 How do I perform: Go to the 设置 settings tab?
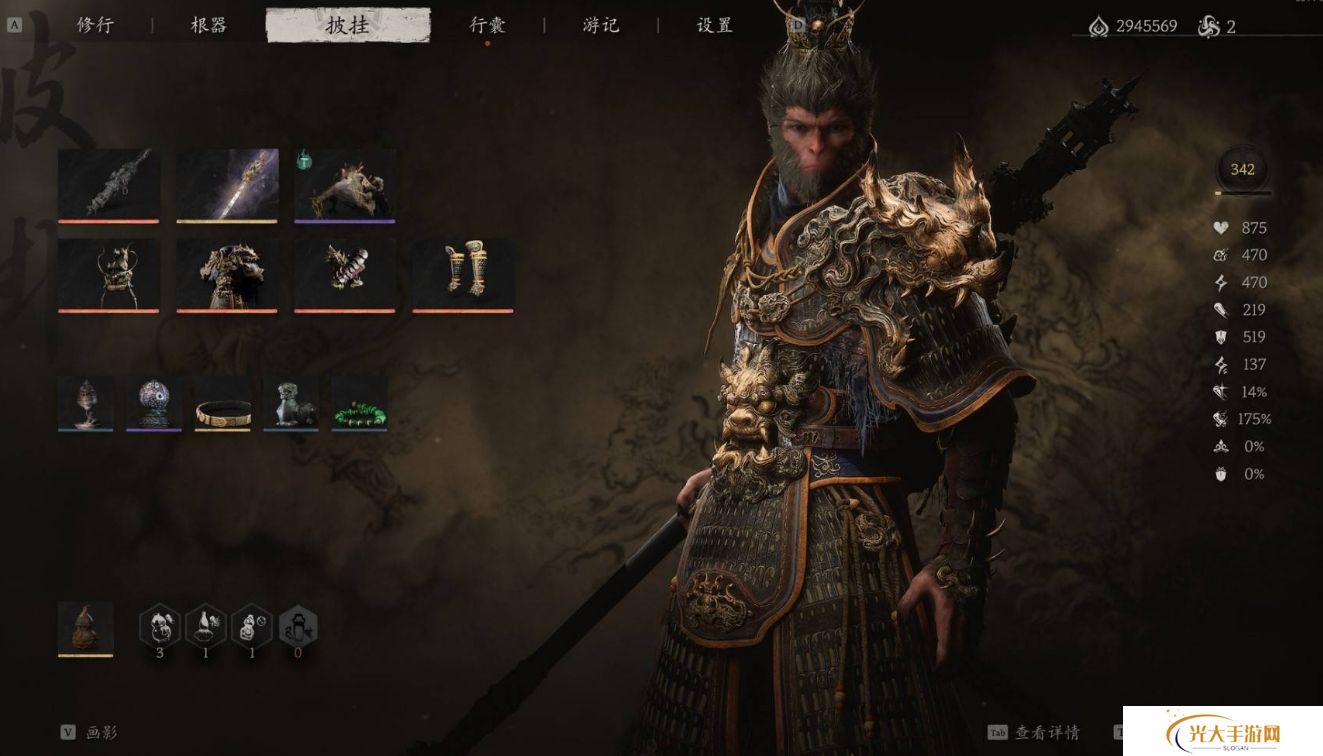point(714,26)
